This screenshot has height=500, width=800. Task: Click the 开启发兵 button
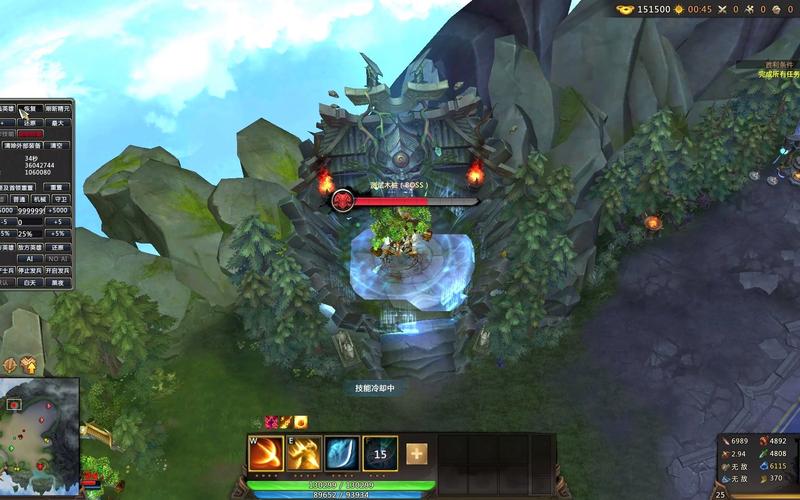click(x=59, y=271)
